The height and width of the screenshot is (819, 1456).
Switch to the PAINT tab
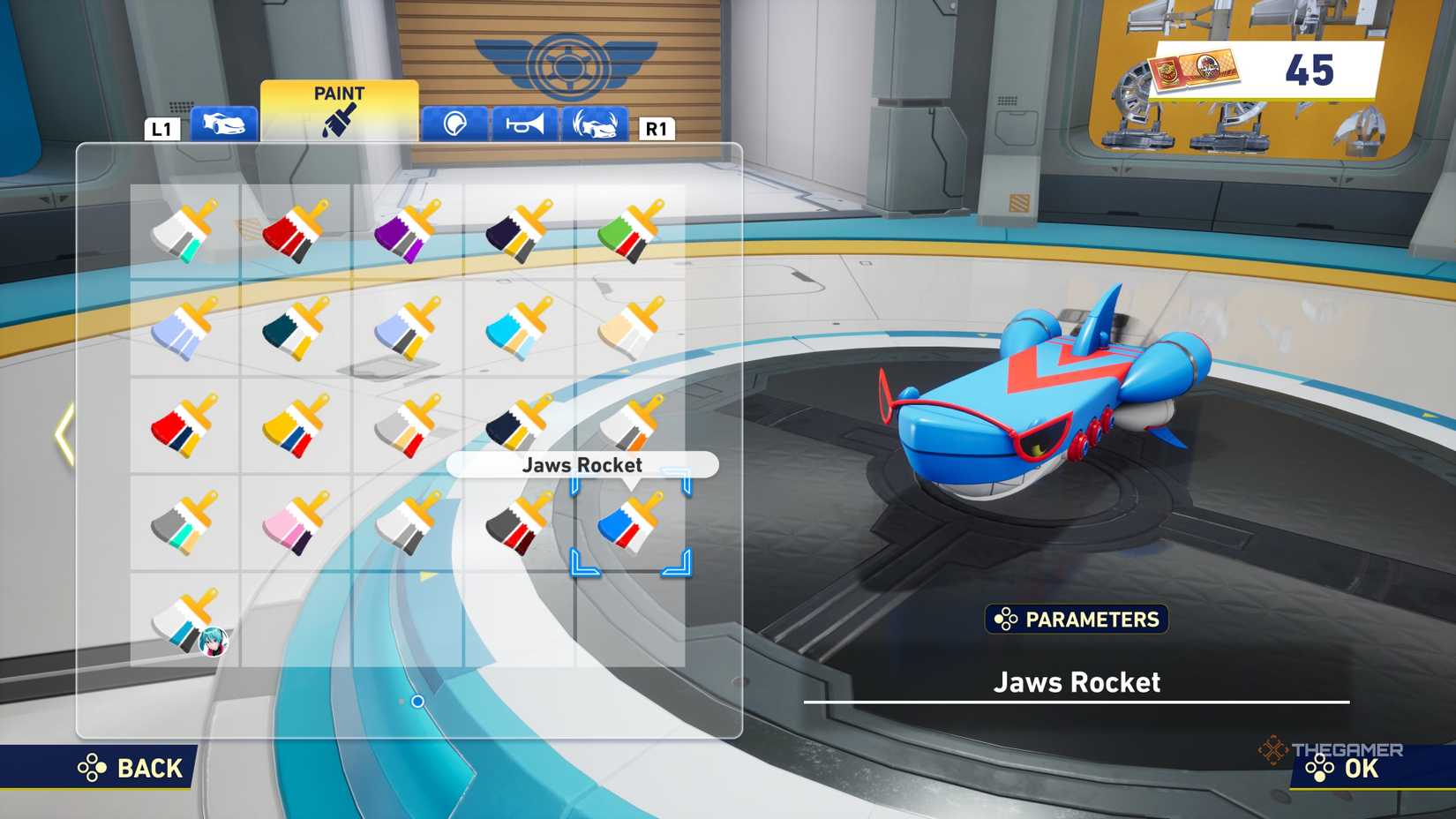(338, 106)
